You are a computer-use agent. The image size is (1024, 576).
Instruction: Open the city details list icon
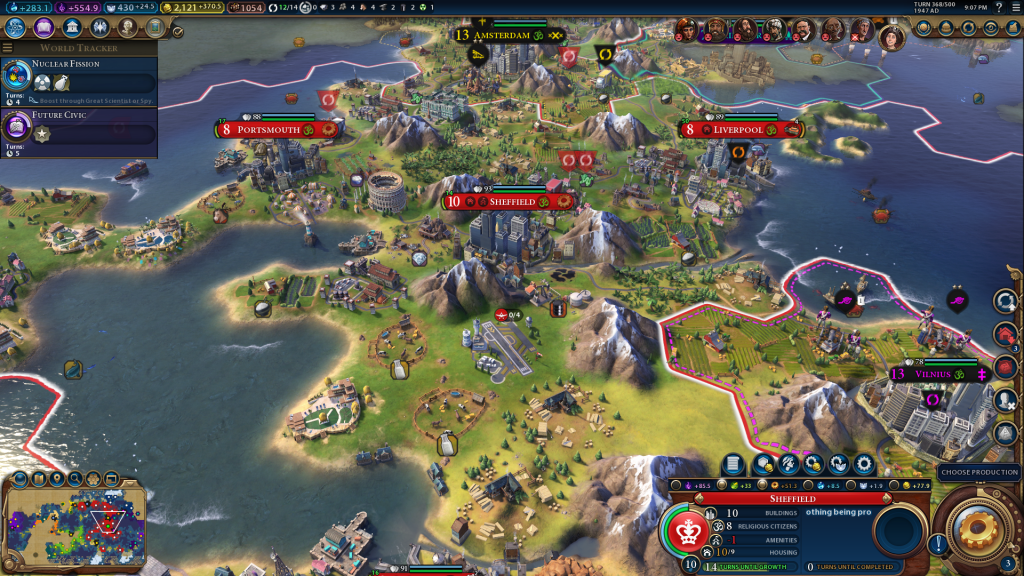point(733,464)
